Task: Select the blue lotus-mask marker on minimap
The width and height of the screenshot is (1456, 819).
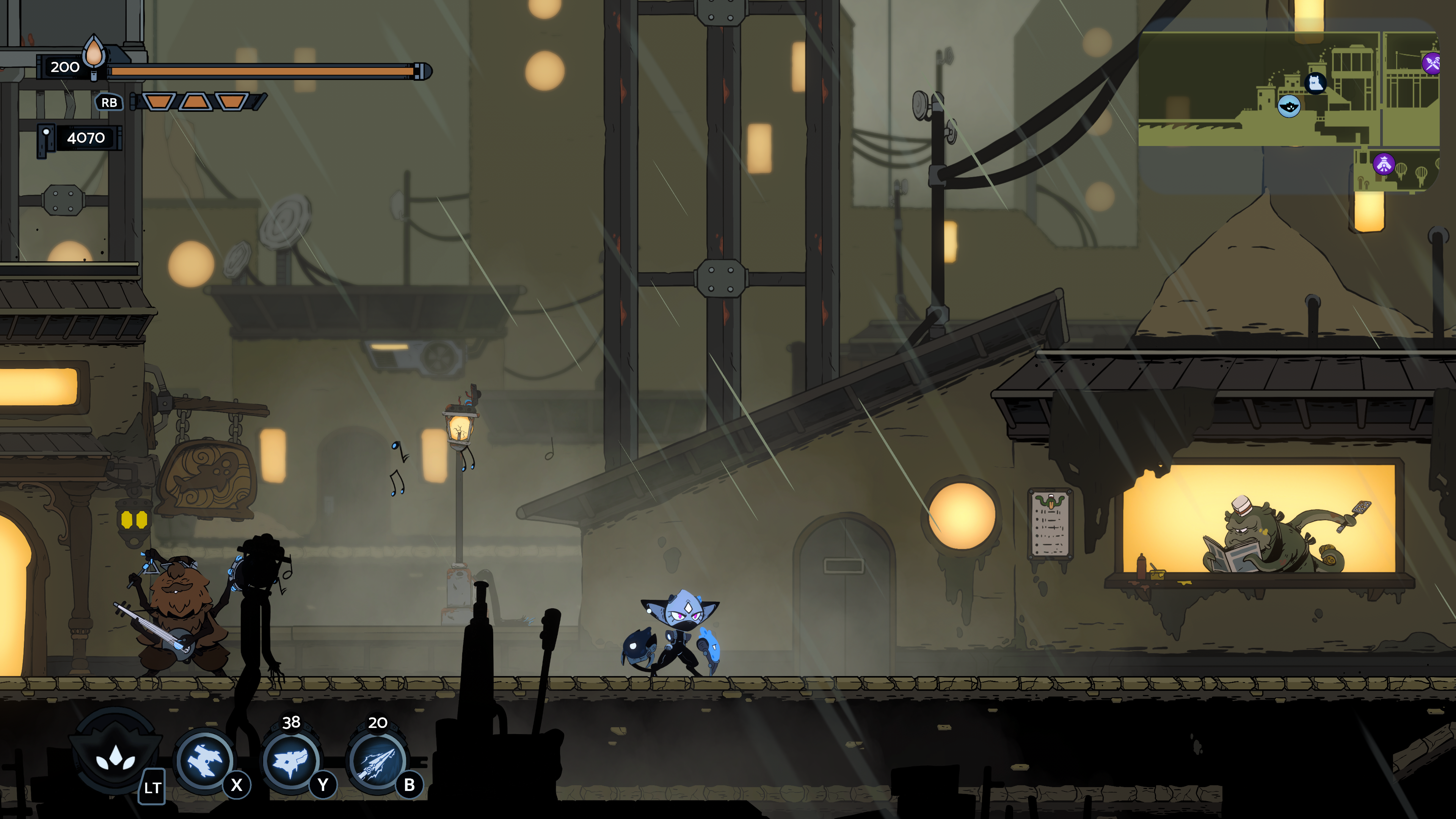Action: (1289, 106)
